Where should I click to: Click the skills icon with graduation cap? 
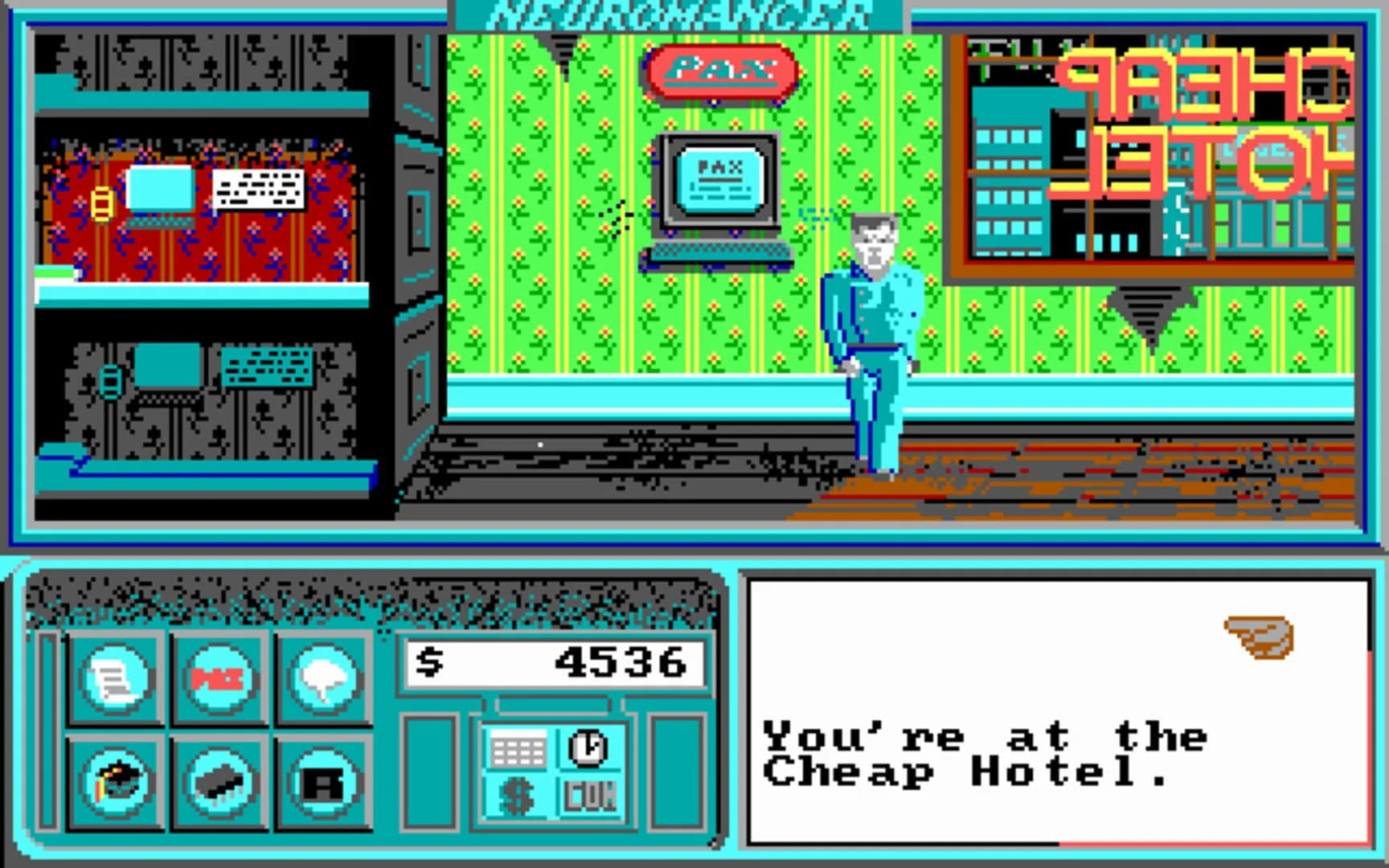(x=115, y=784)
